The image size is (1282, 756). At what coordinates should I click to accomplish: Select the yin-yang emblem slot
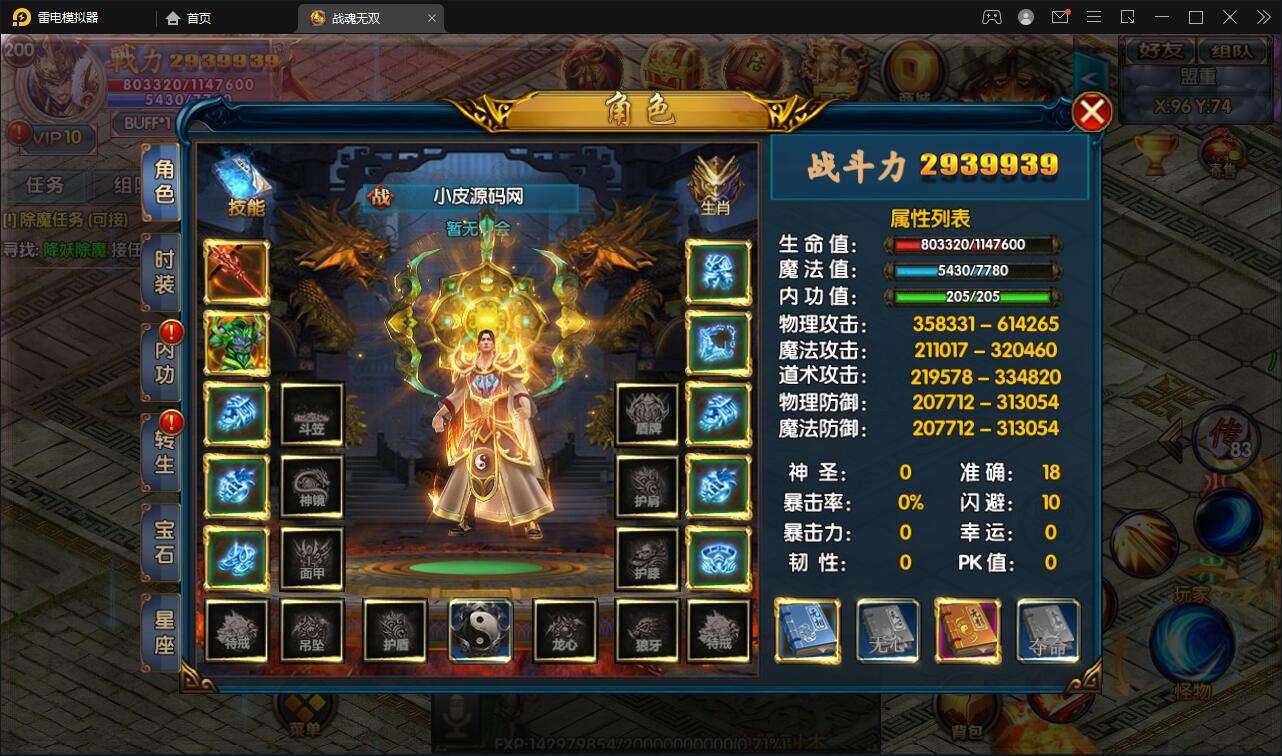[481, 631]
